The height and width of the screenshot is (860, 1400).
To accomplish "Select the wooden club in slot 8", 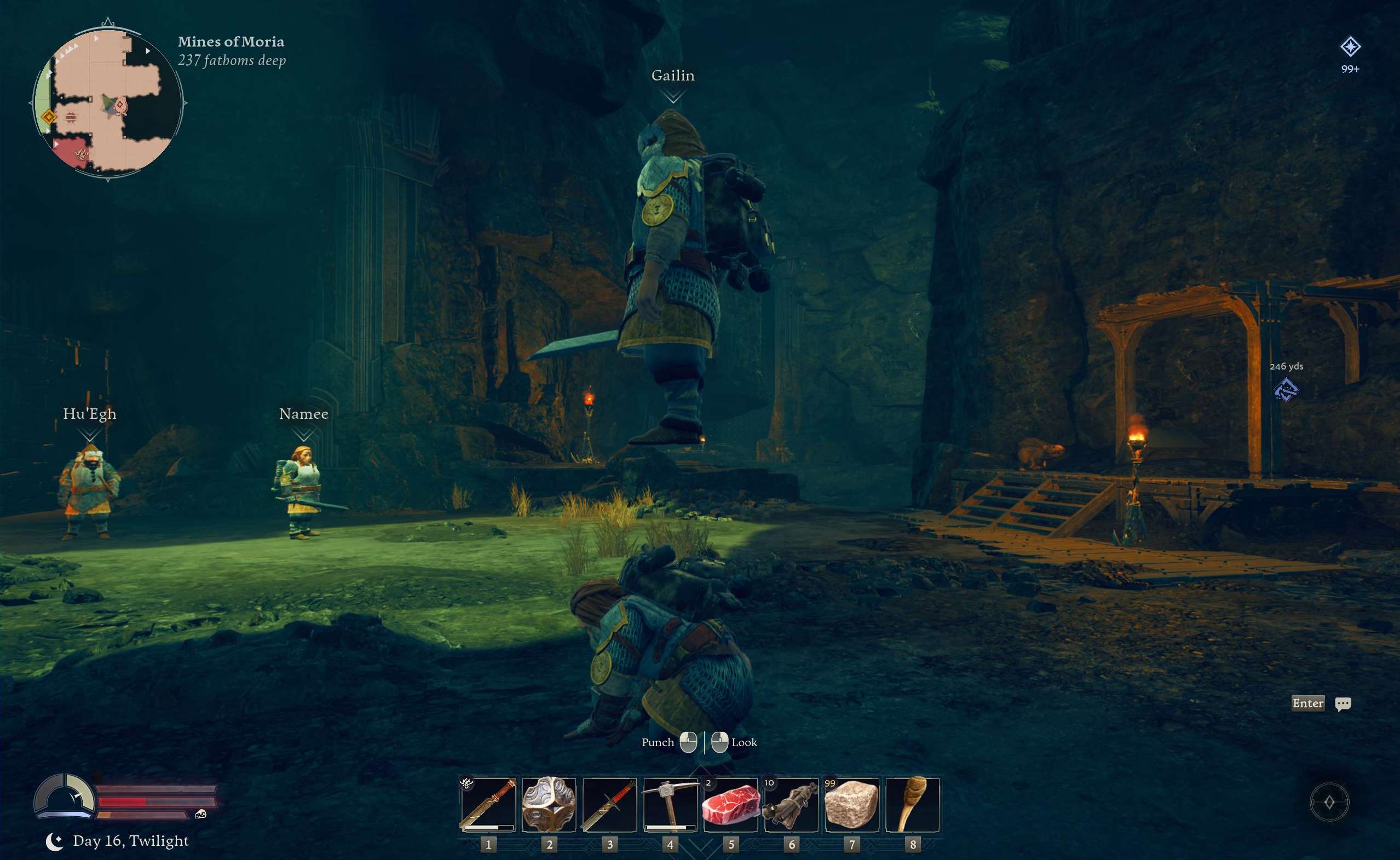I will click(x=913, y=804).
